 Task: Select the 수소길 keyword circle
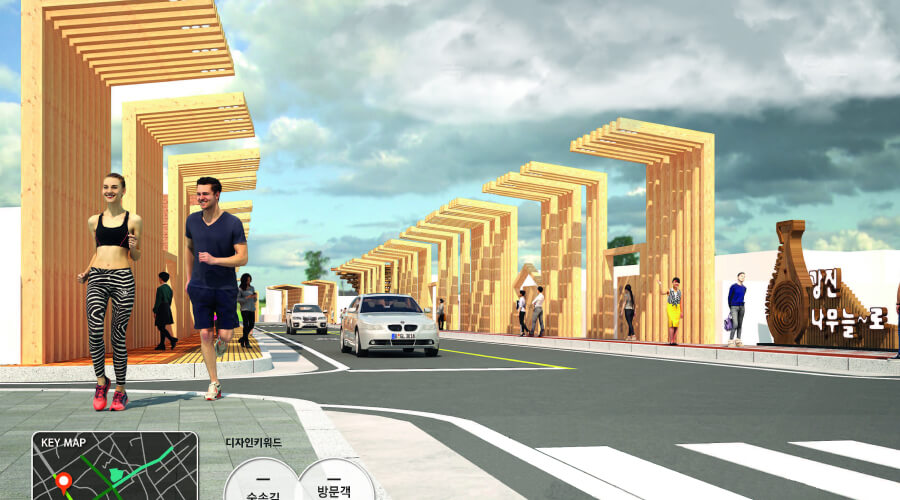point(262,482)
